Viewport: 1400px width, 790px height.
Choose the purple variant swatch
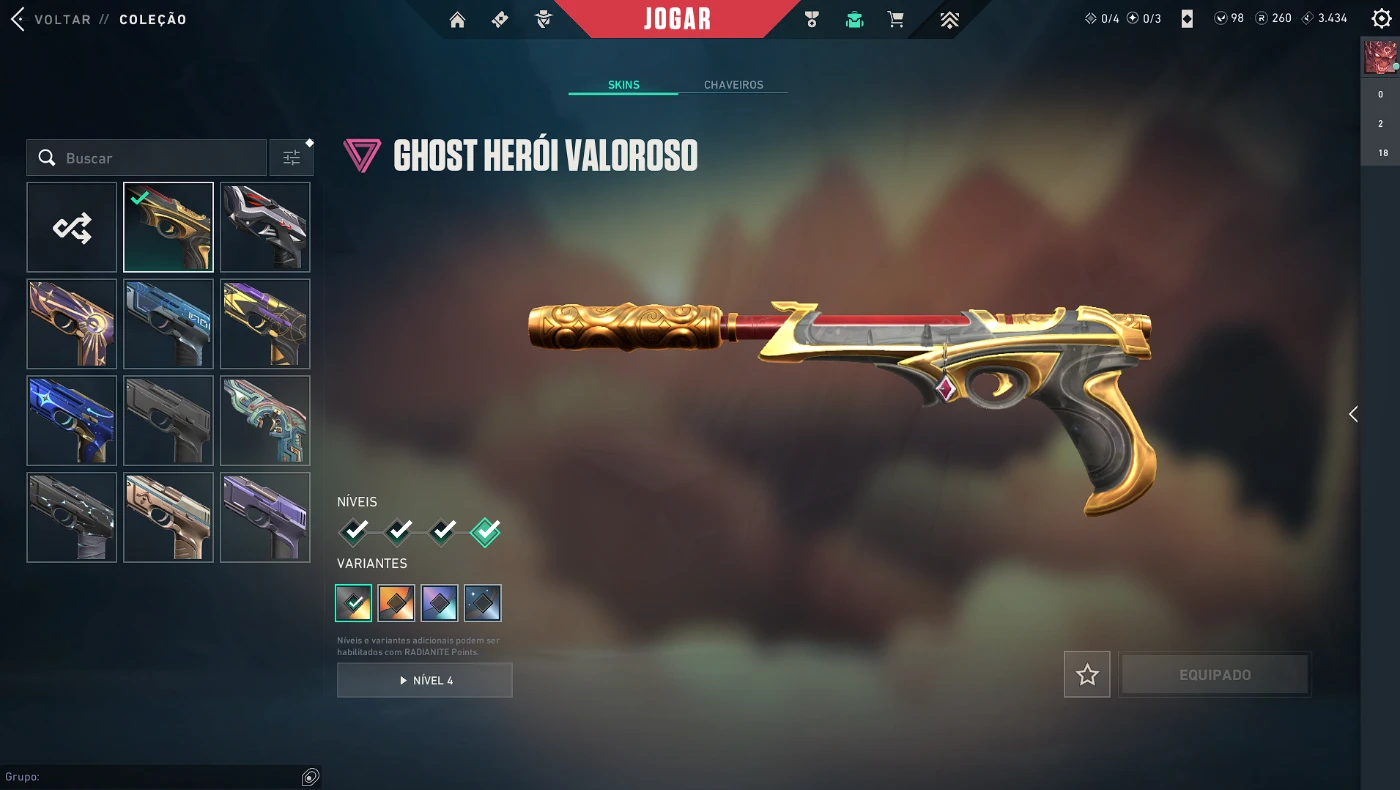click(x=440, y=603)
